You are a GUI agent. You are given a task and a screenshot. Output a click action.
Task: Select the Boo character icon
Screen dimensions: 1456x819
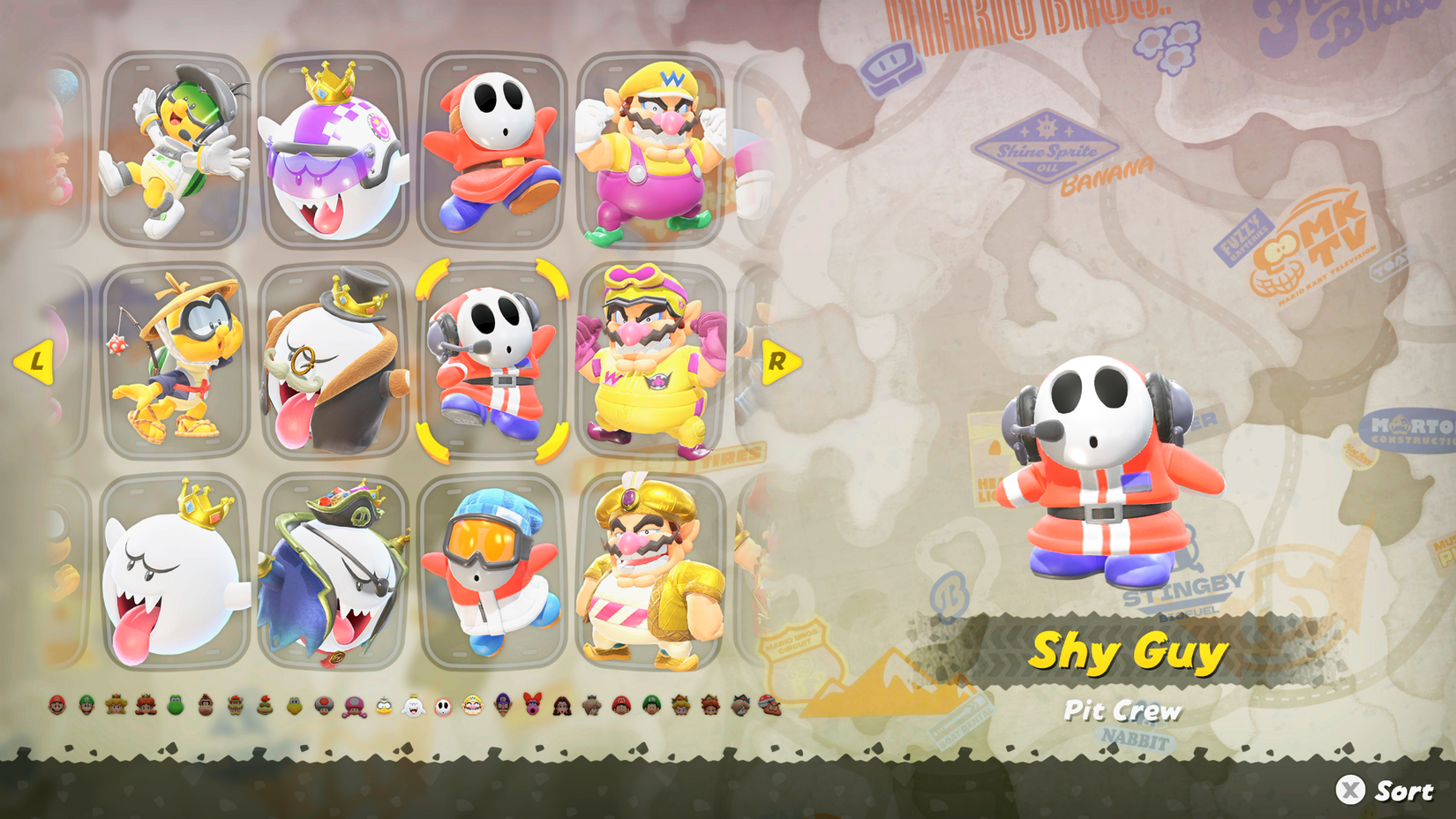413,706
